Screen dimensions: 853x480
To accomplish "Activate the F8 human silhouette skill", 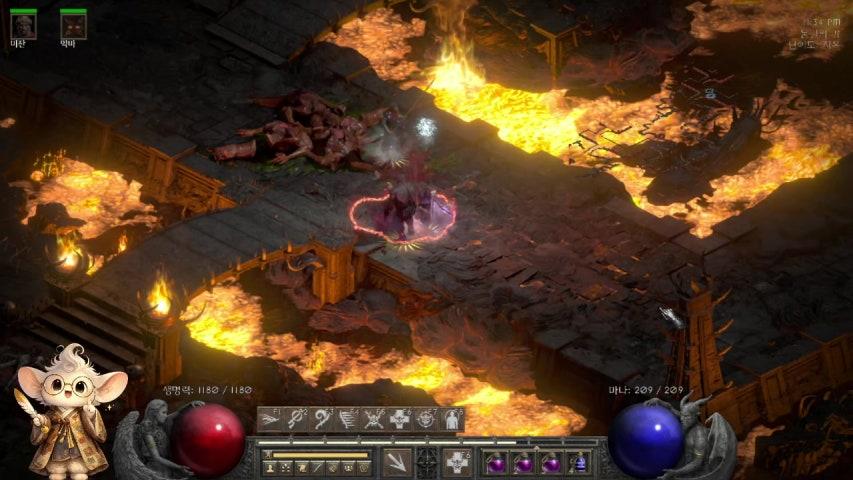I will (x=451, y=420).
